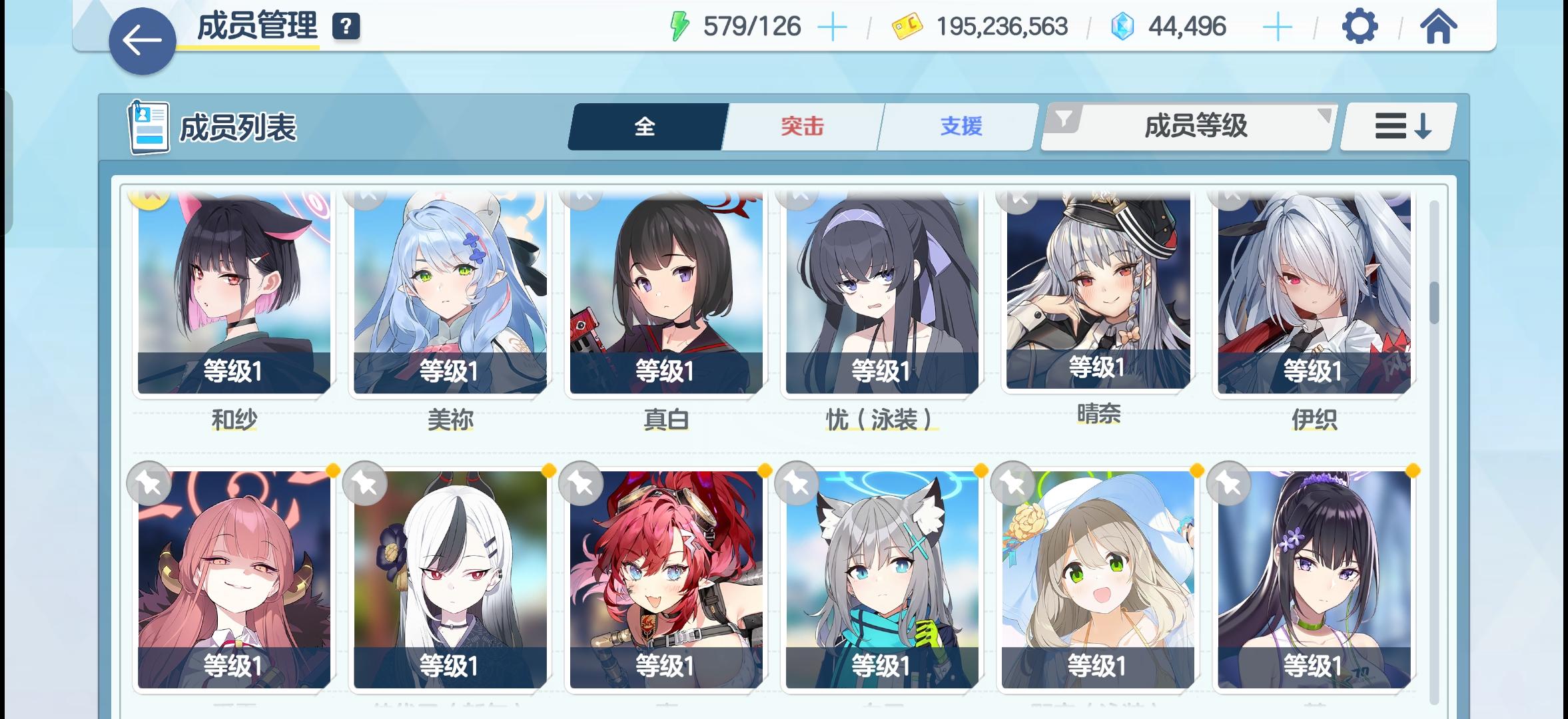Switch to the 突击 tab
The image size is (1568, 719).
coord(801,126)
